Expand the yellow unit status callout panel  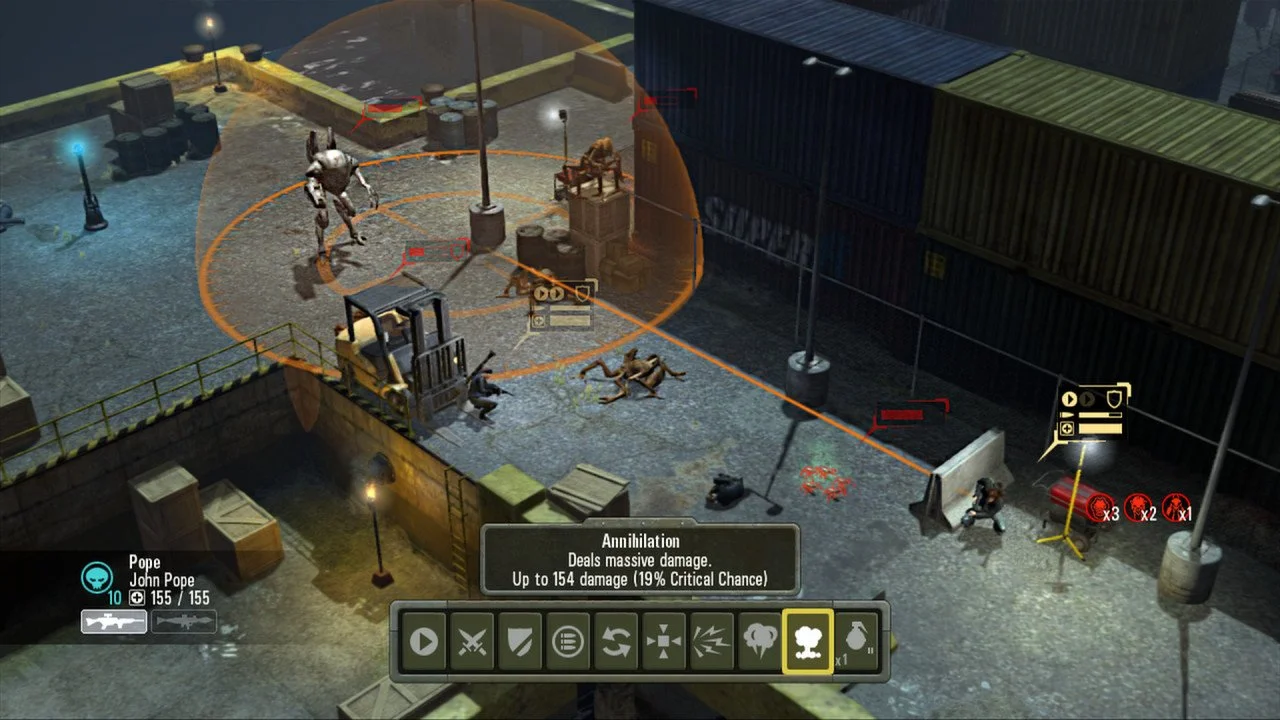click(x=1090, y=410)
